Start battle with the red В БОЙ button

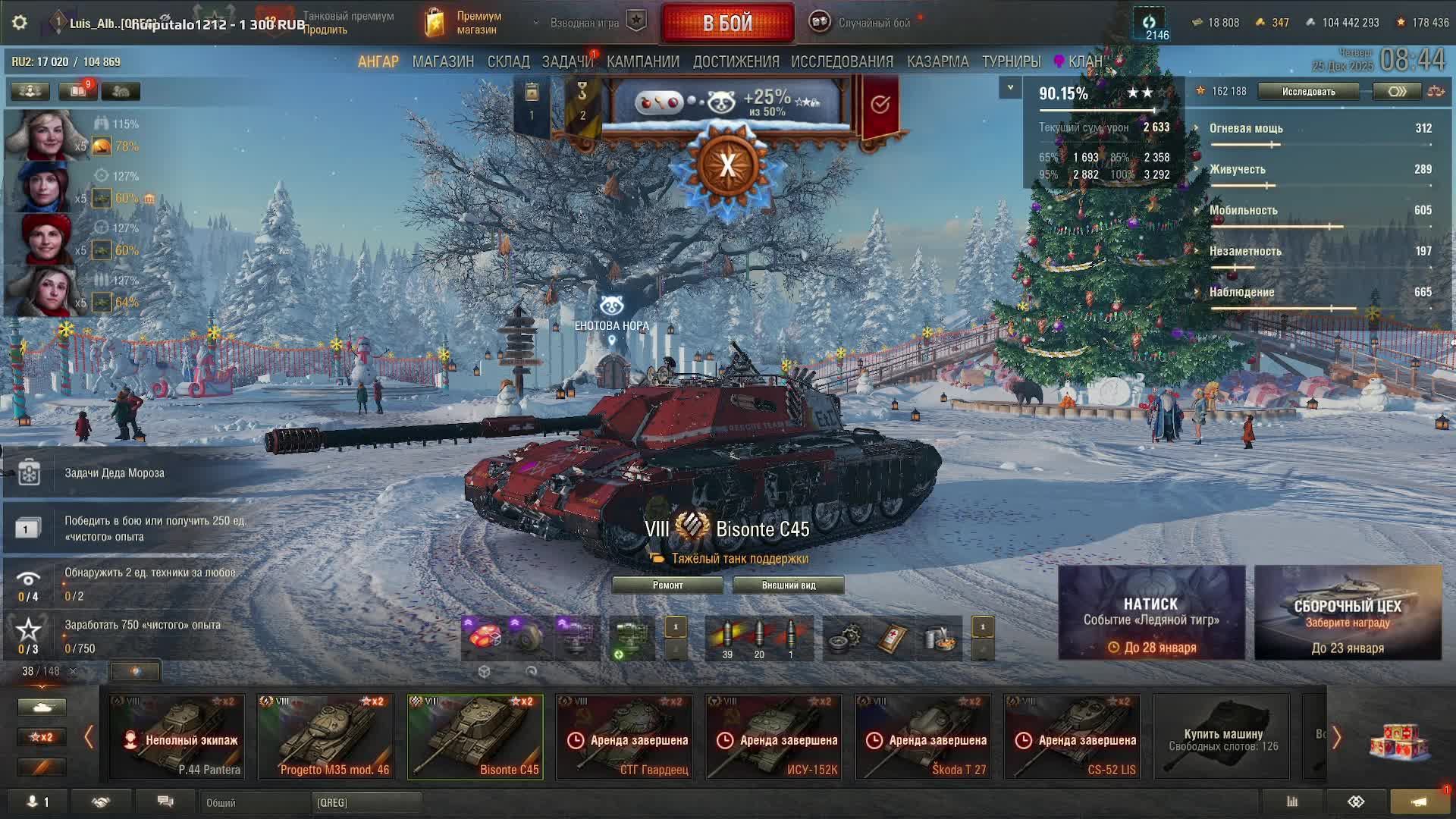(x=727, y=23)
